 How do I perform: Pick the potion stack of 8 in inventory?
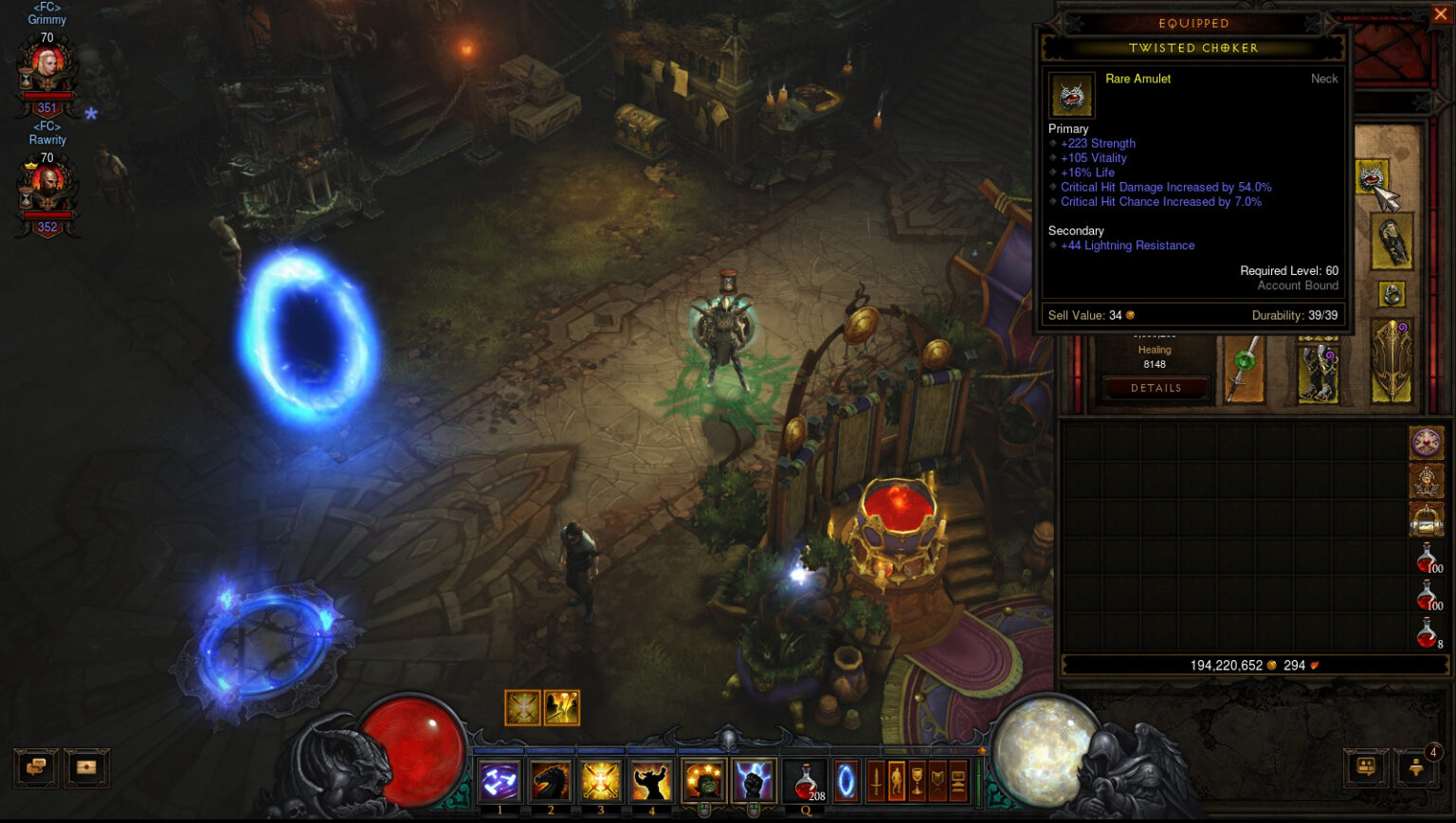(1428, 632)
